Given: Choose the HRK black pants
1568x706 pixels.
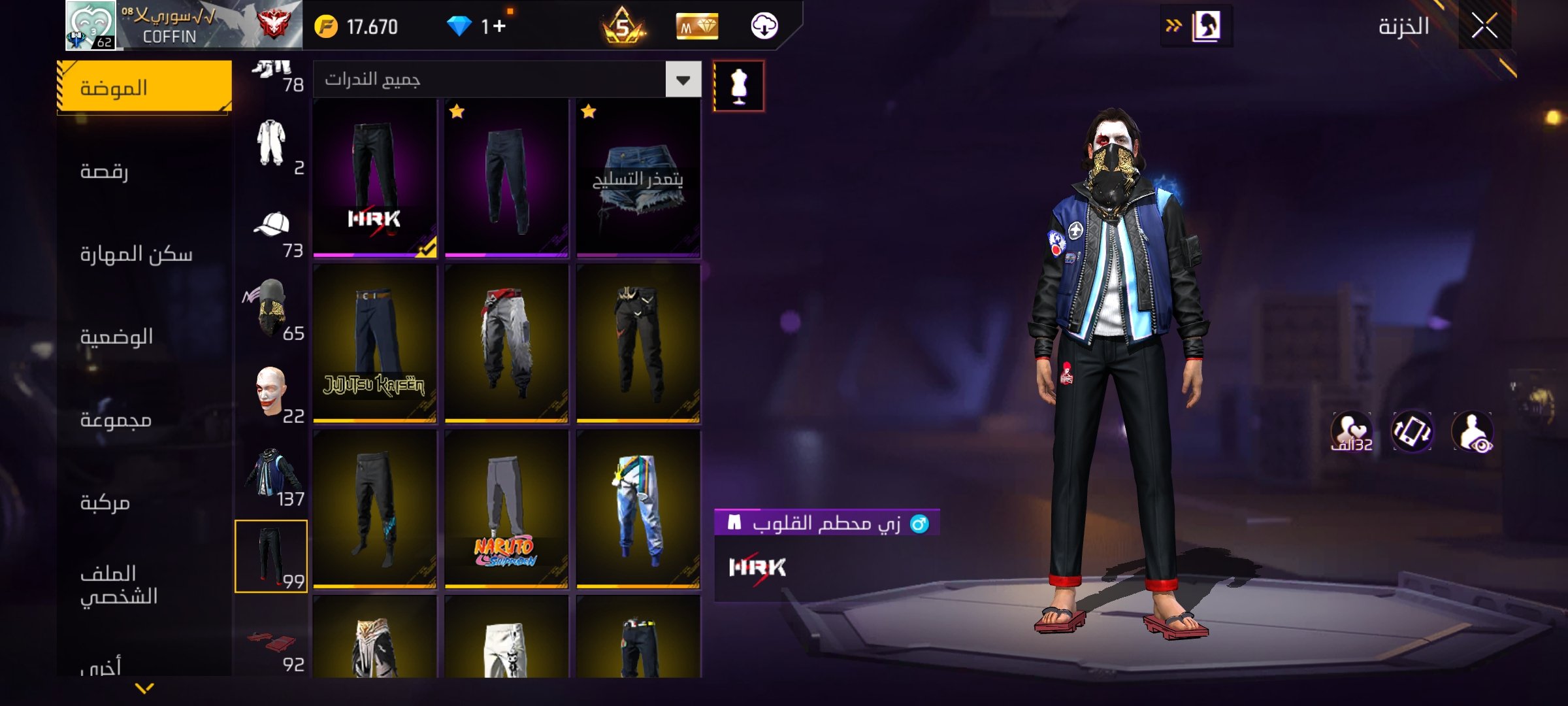Looking at the screenshot, I should (374, 177).
